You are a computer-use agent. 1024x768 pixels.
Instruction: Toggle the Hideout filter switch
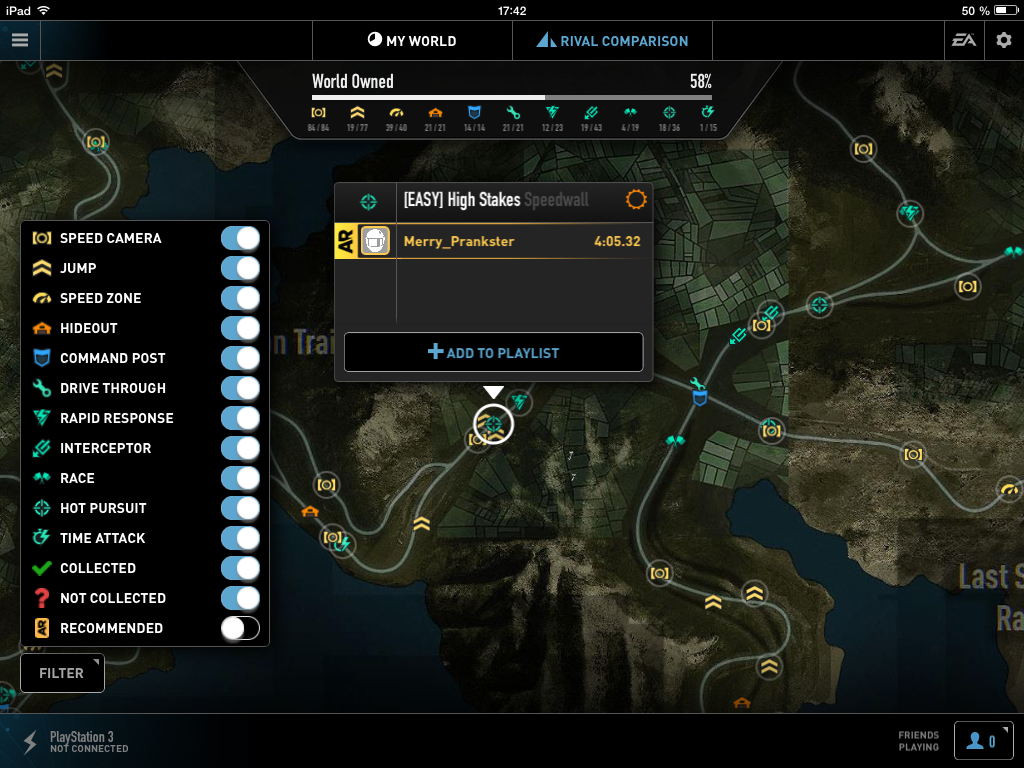pos(240,328)
